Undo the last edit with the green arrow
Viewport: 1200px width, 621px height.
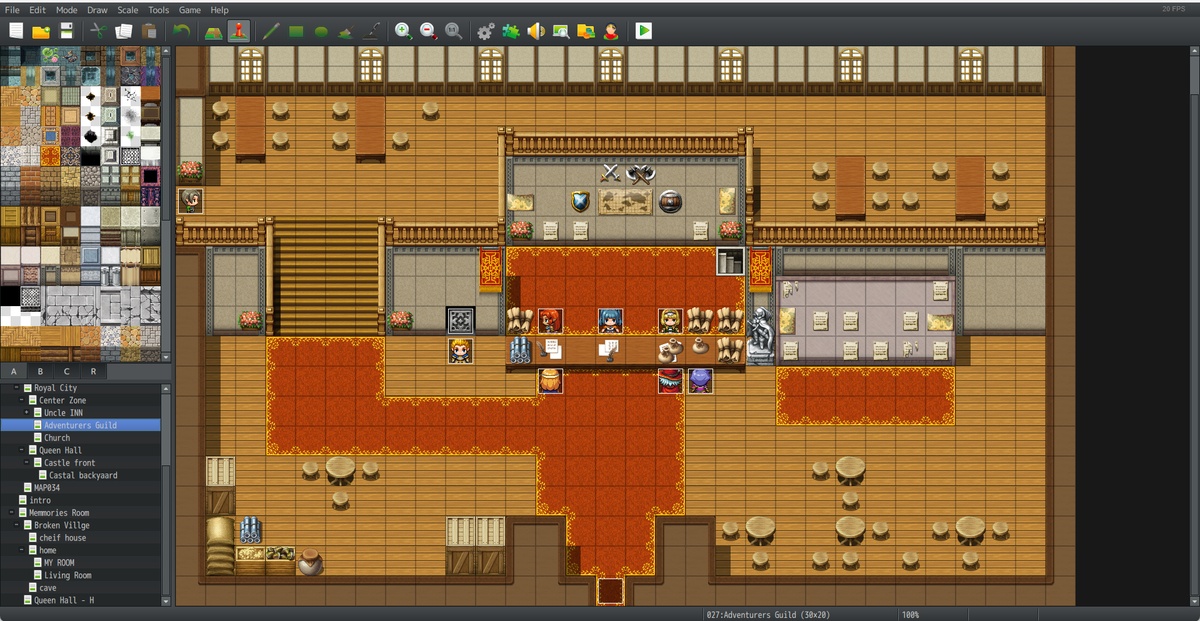(x=181, y=31)
